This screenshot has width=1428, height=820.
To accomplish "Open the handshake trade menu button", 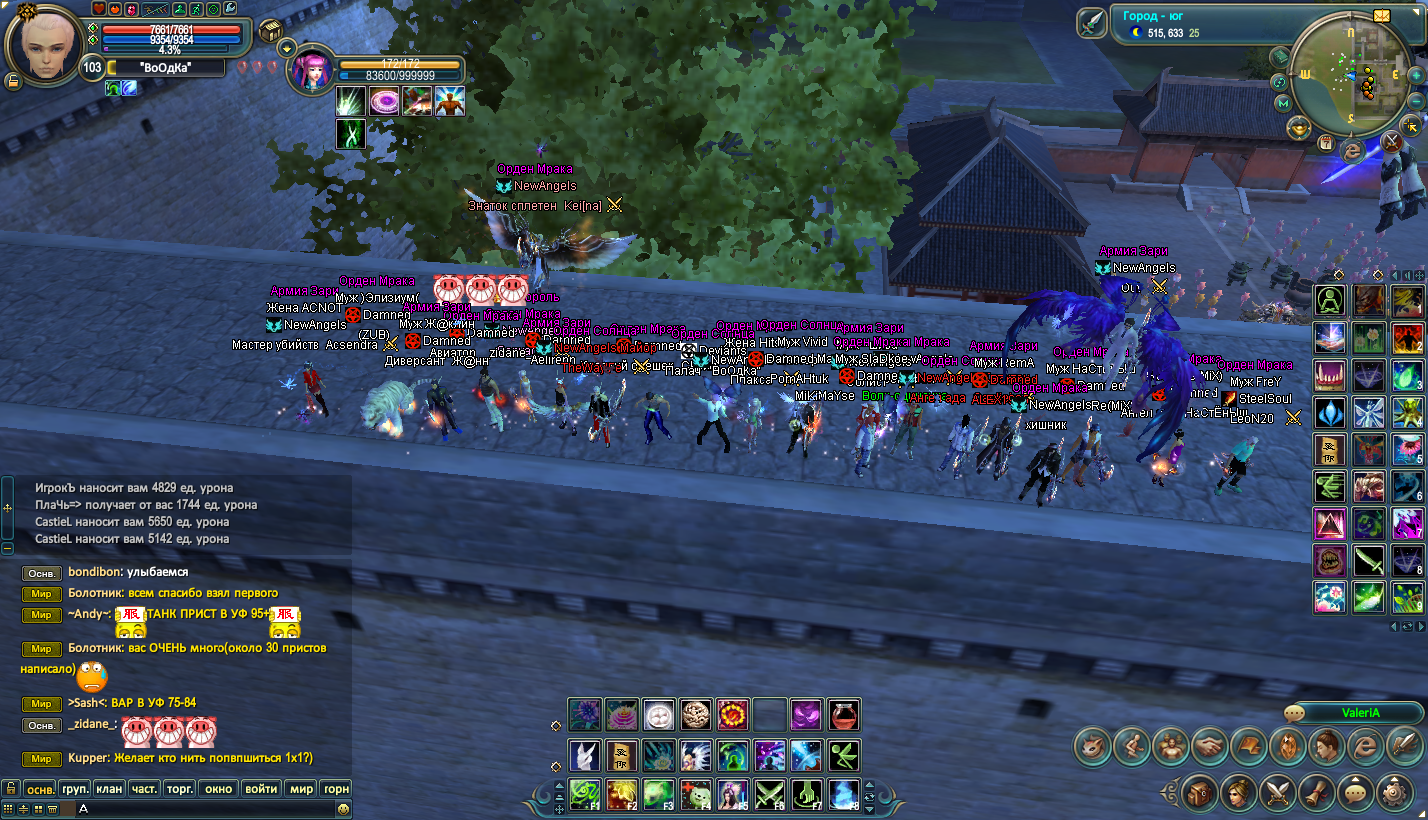I will (1209, 745).
